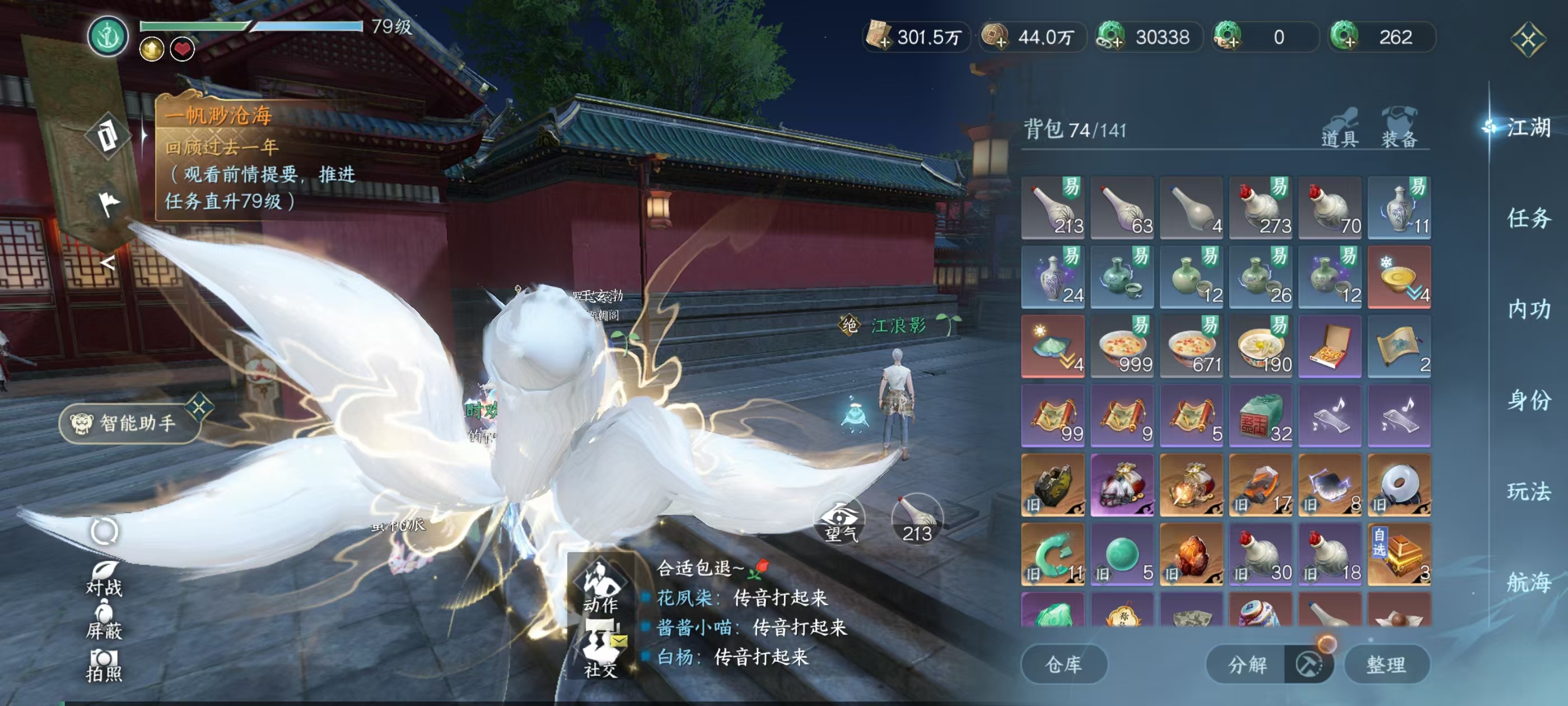Close the backpack panel with the diamond X

1528,40
